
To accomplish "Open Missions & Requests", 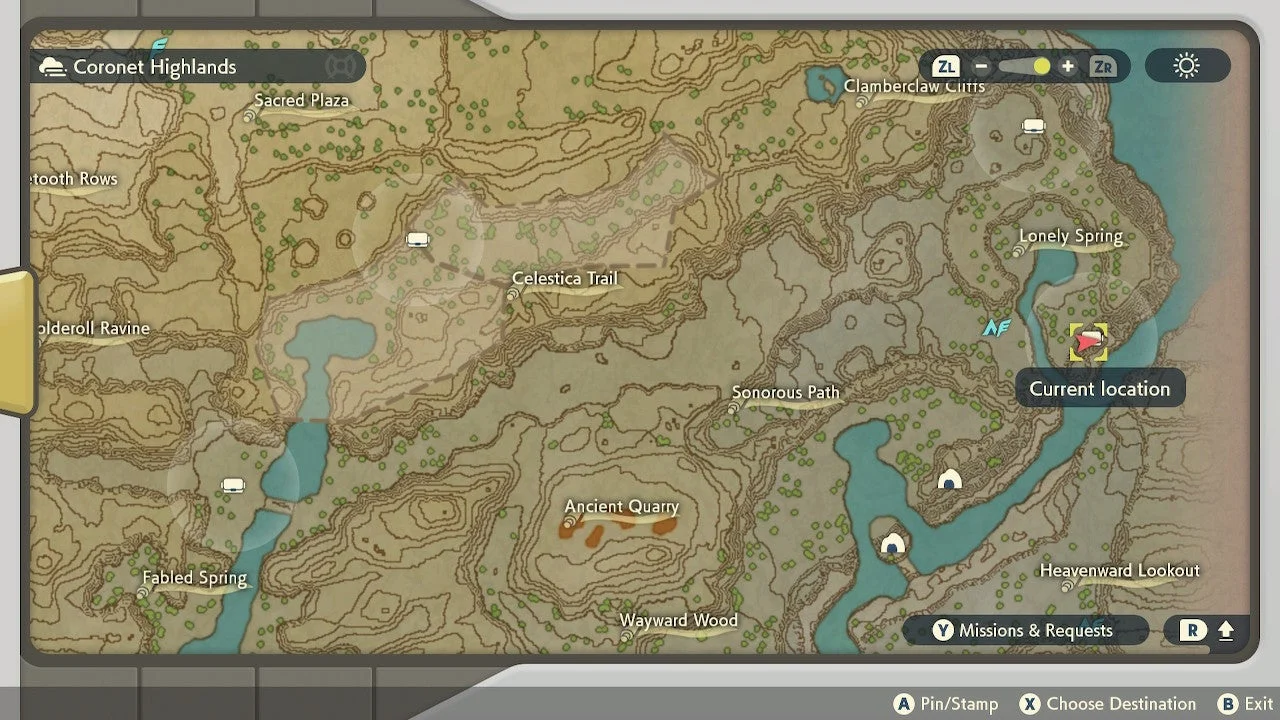I will pos(1024,630).
